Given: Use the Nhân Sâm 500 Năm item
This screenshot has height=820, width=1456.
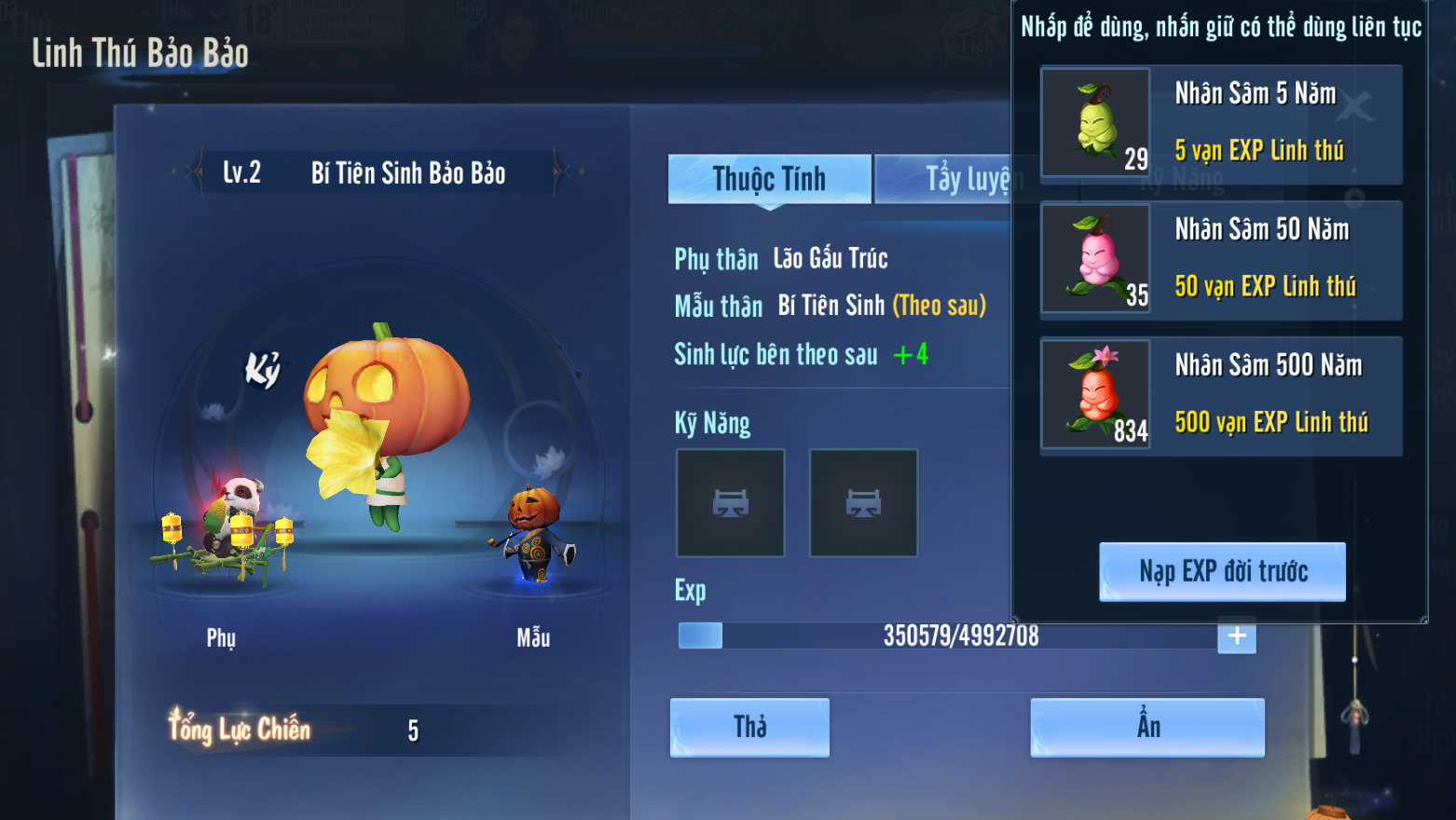Looking at the screenshot, I should (x=1095, y=394).
